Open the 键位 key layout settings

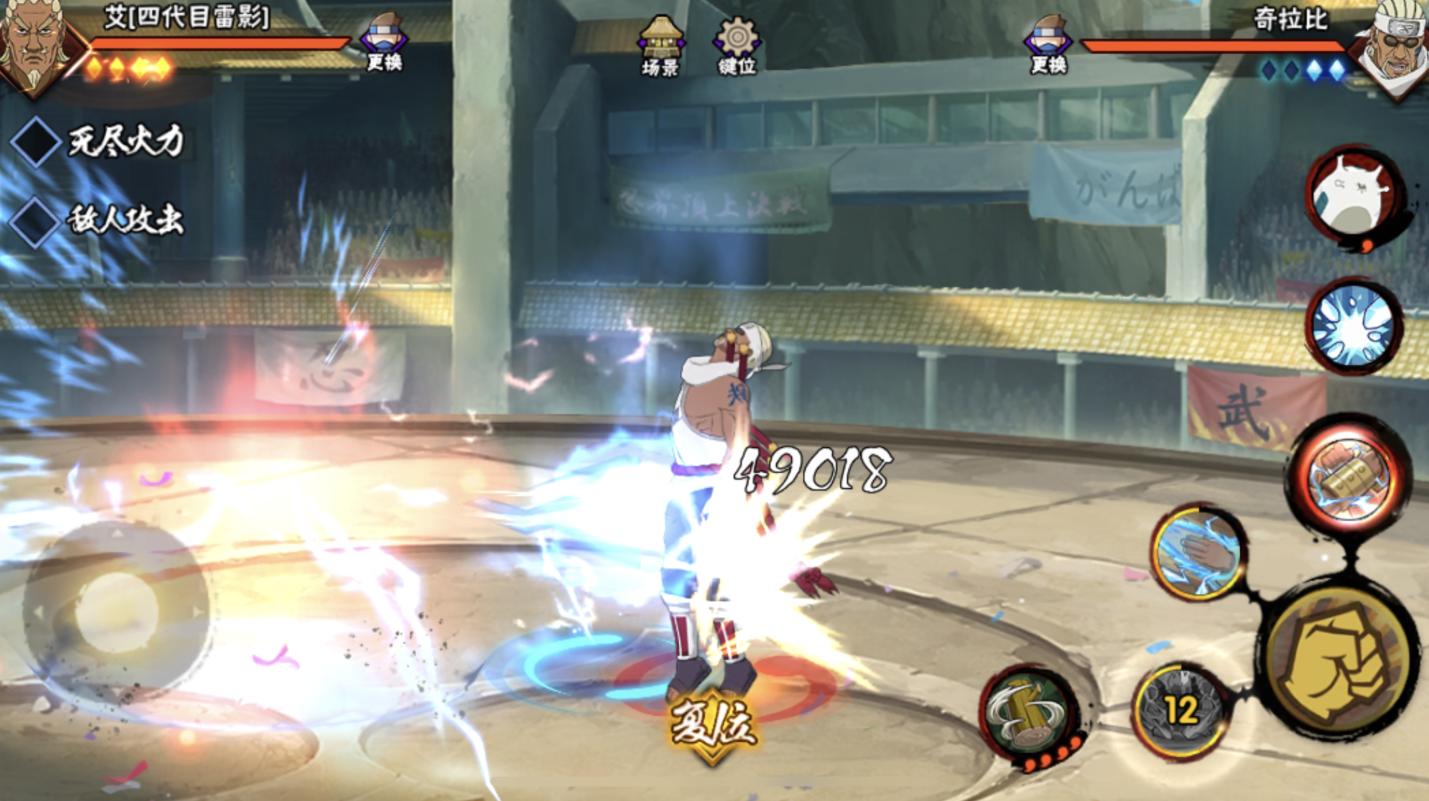tap(737, 44)
